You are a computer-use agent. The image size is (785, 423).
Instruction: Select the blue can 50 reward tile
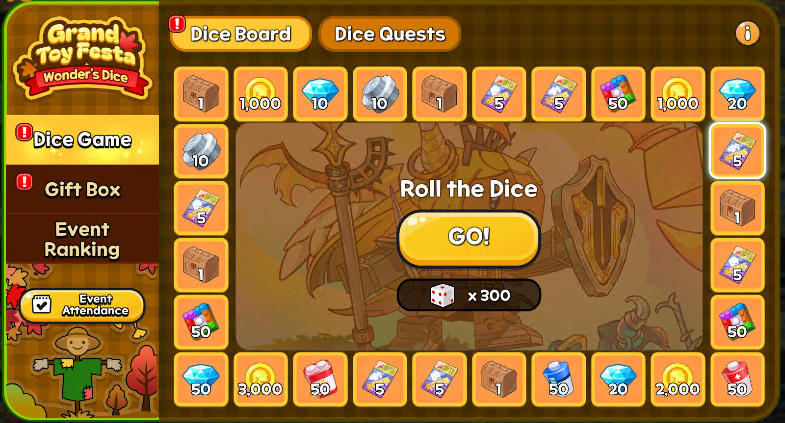[558, 379]
